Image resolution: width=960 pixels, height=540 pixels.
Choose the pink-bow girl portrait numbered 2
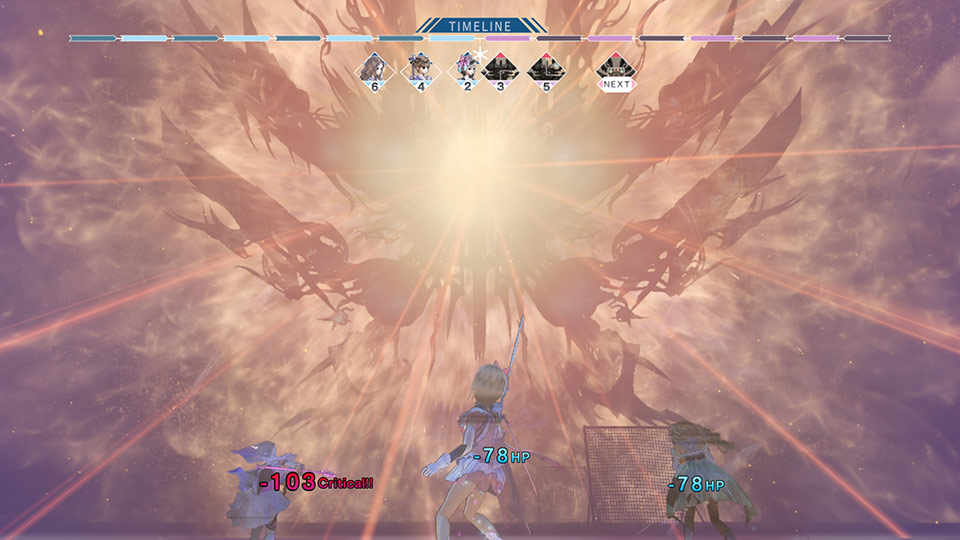[x=467, y=69]
